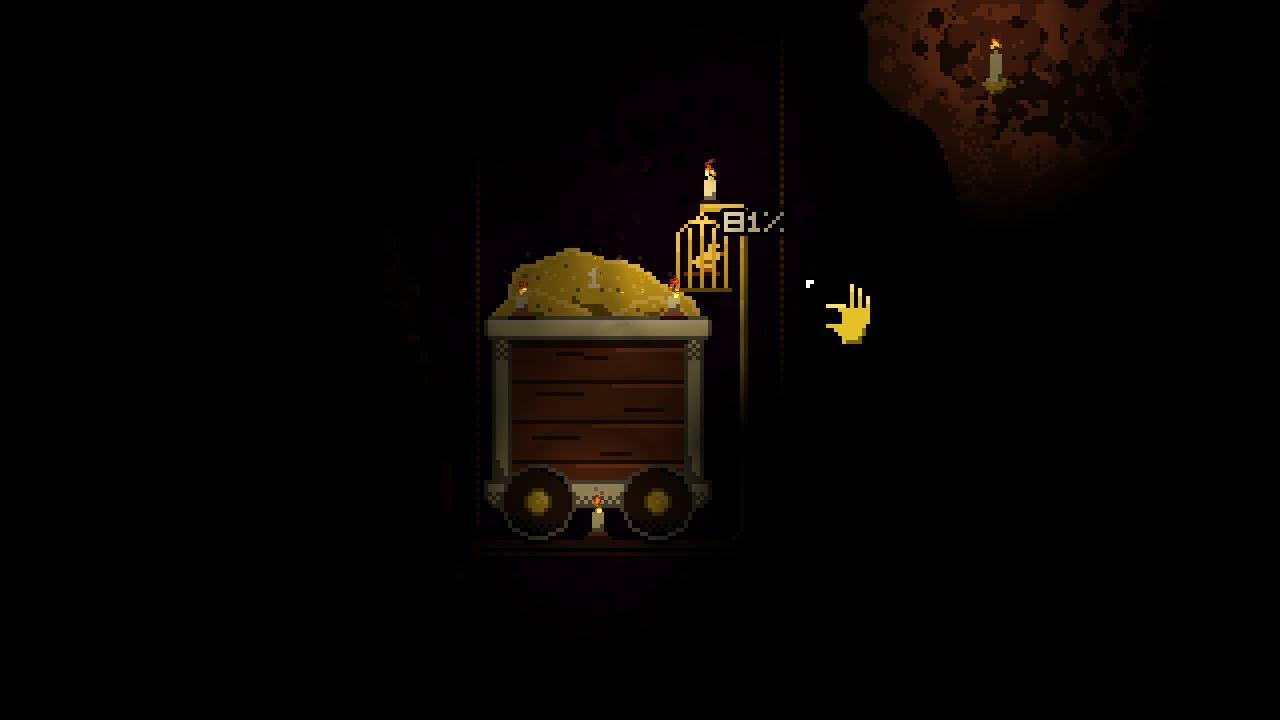This screenshot has width=1280, height=720.
Task: Click the candle on the gold pile's right edge
Action: coord(674,295)
